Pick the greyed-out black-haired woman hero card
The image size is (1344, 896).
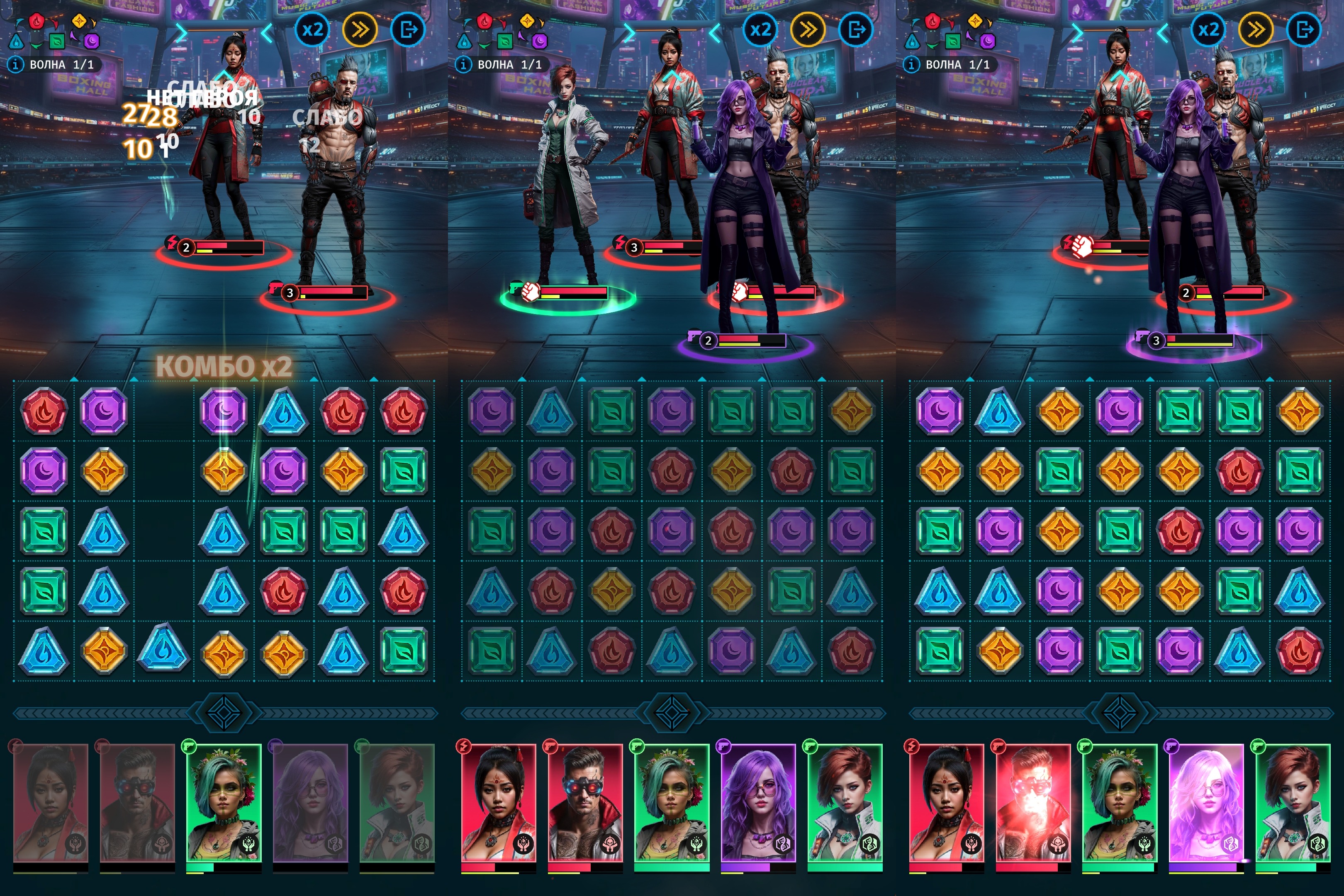(x=50, y=803)
